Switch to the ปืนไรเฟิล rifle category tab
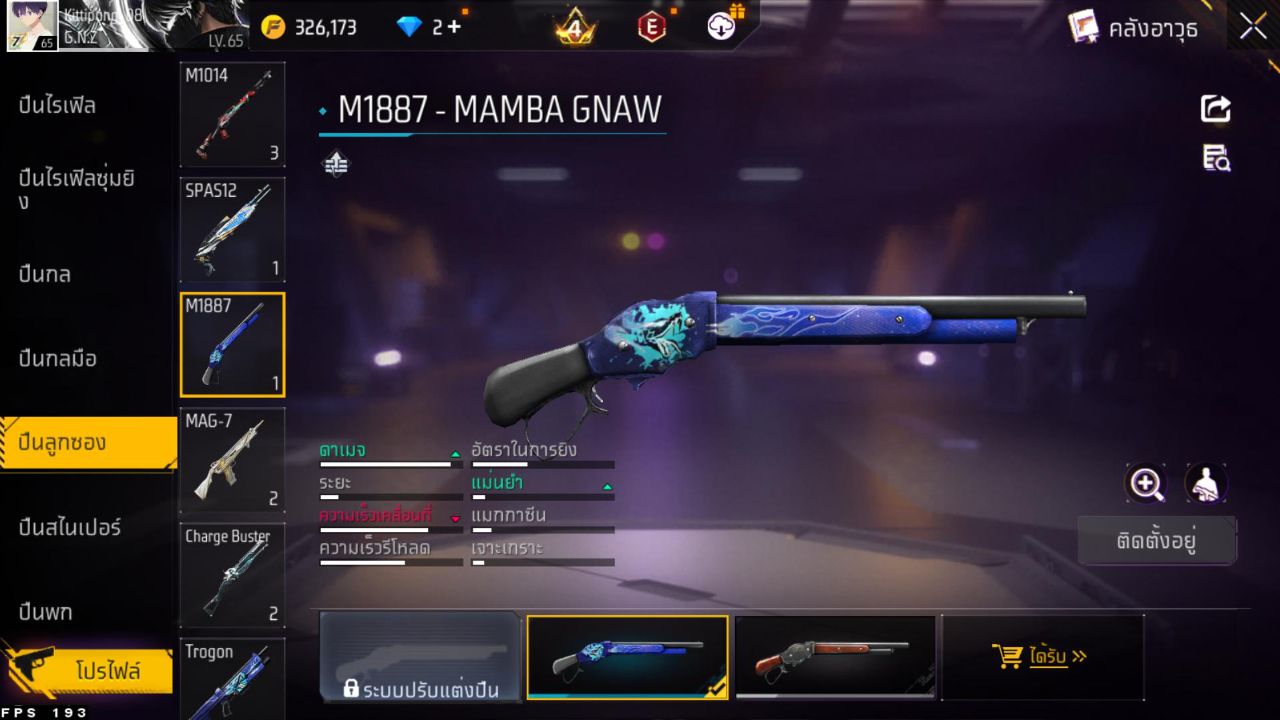Screen dimensions: 1280x720 [x=60, y=105]
